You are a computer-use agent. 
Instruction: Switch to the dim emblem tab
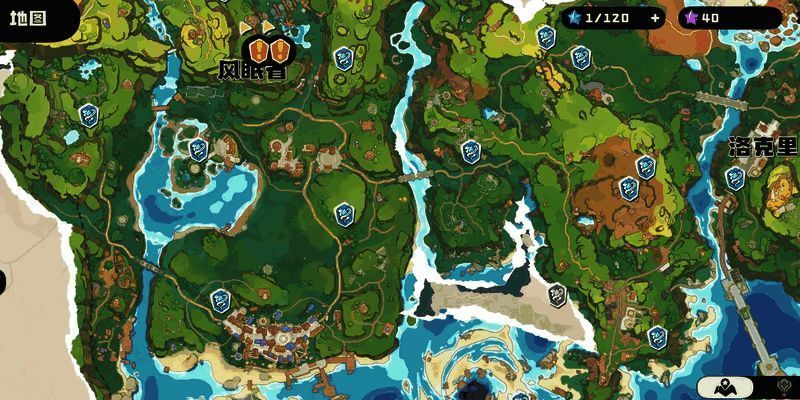tap(783, 387)
